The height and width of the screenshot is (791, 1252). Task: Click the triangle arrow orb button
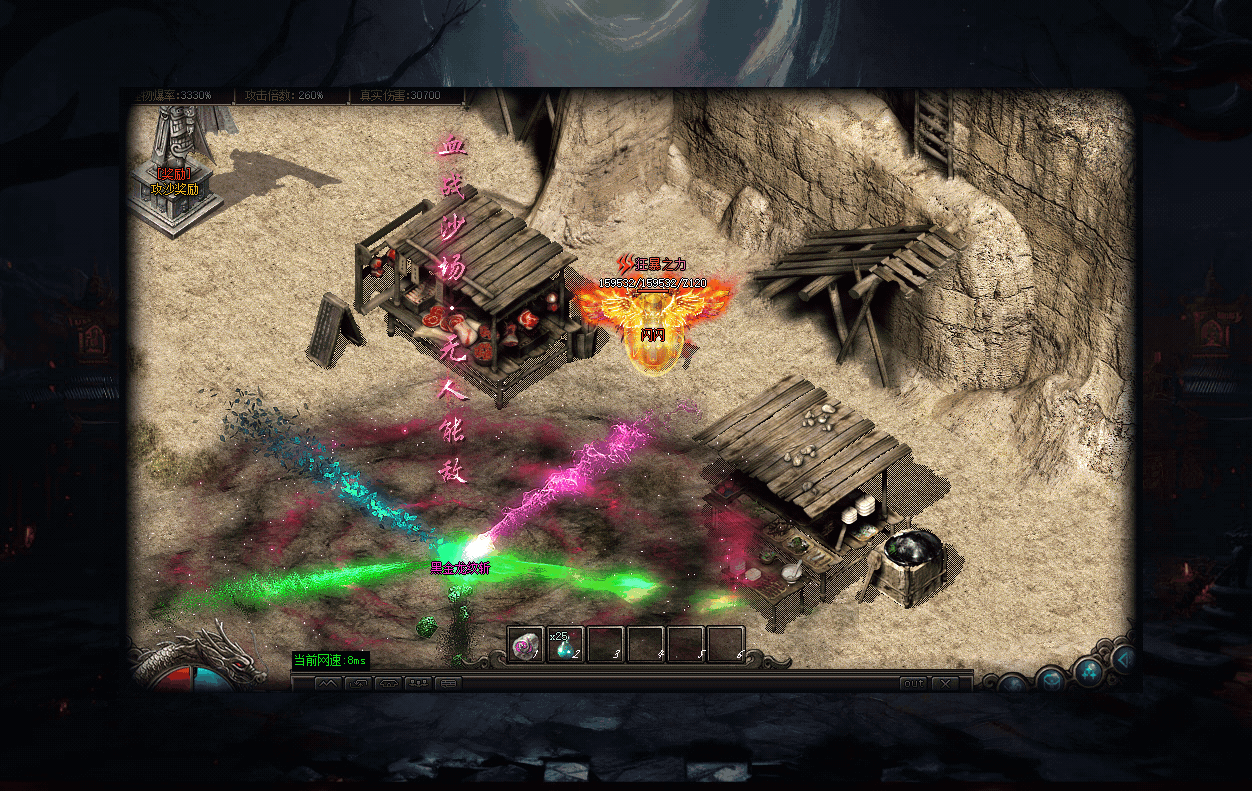1125,658
